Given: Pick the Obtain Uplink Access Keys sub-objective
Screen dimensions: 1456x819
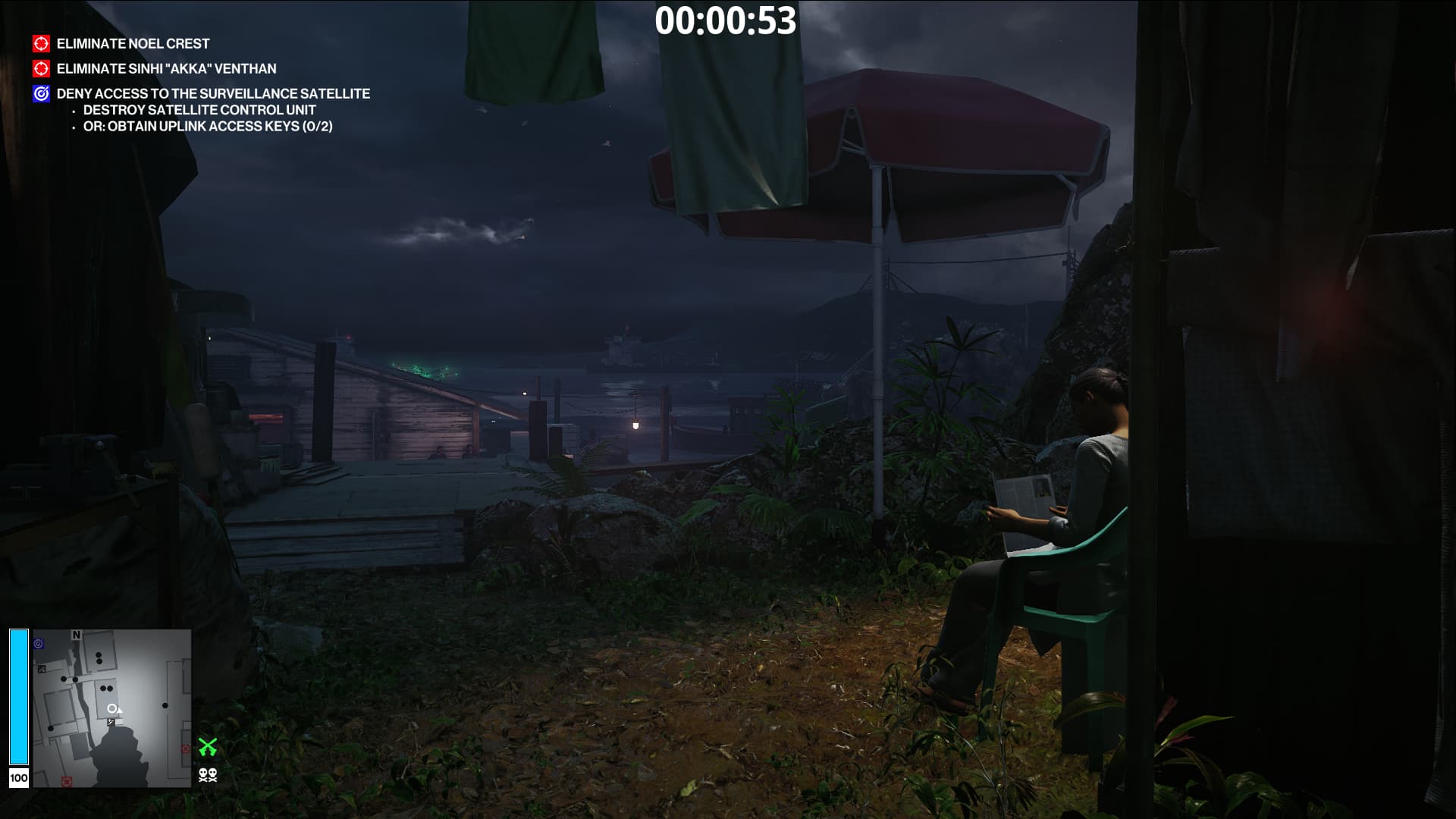Looking at the screenshot, I should [x=208, y=127].
